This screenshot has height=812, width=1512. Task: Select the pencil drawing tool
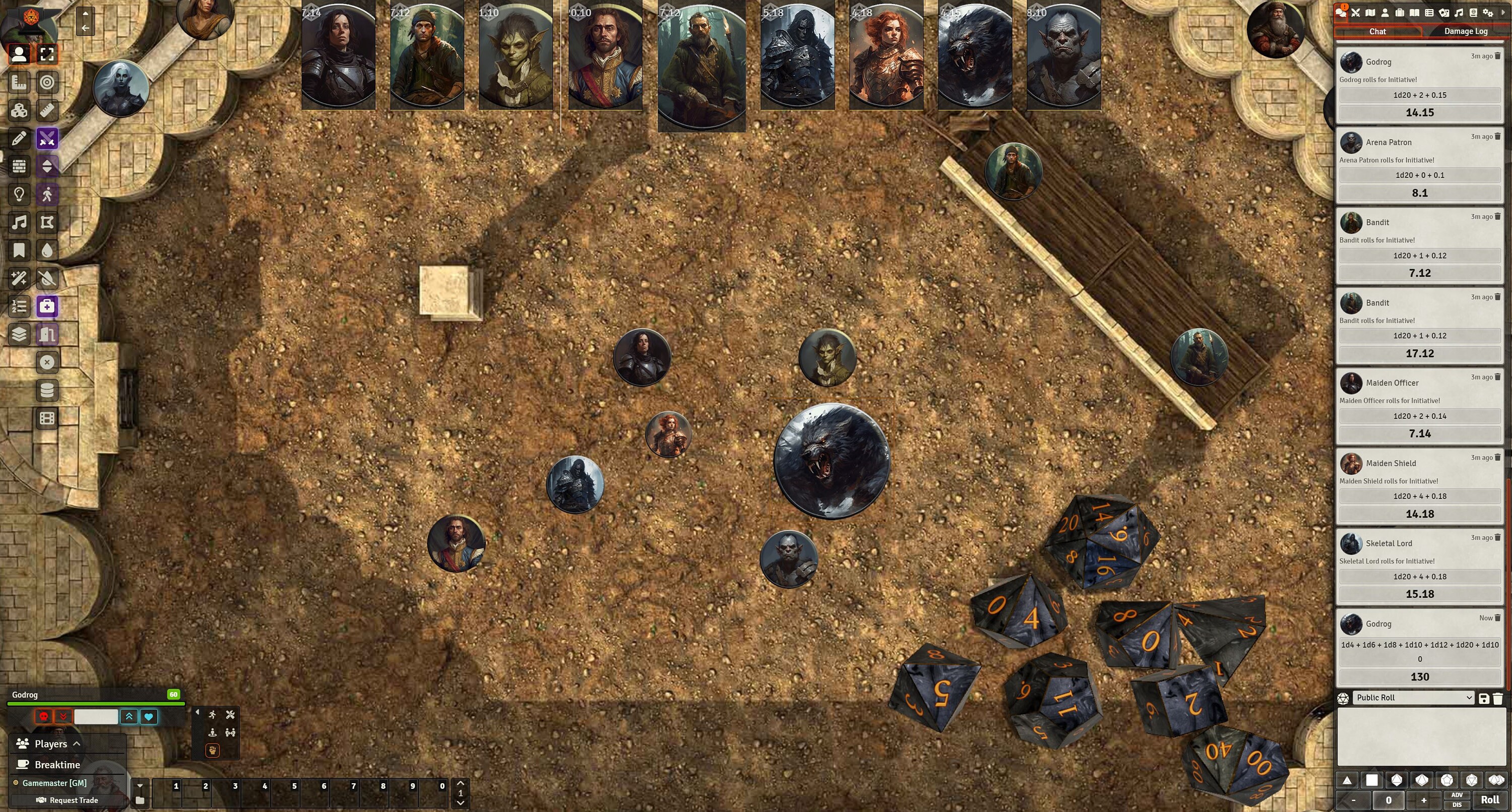19,139
